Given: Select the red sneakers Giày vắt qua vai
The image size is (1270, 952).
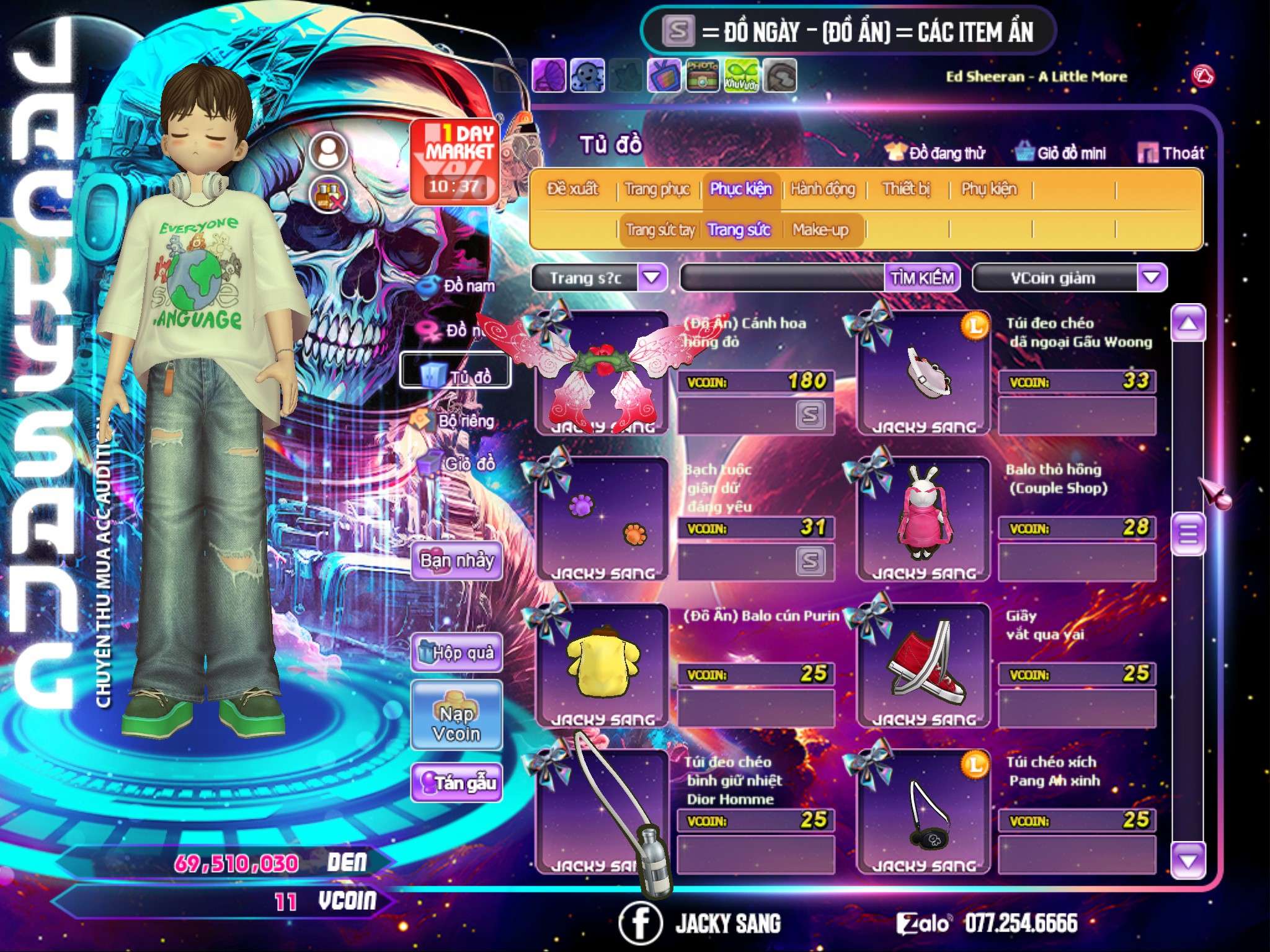Looking at the screenshot, I should pyautogui.click(x=923, y=664).
